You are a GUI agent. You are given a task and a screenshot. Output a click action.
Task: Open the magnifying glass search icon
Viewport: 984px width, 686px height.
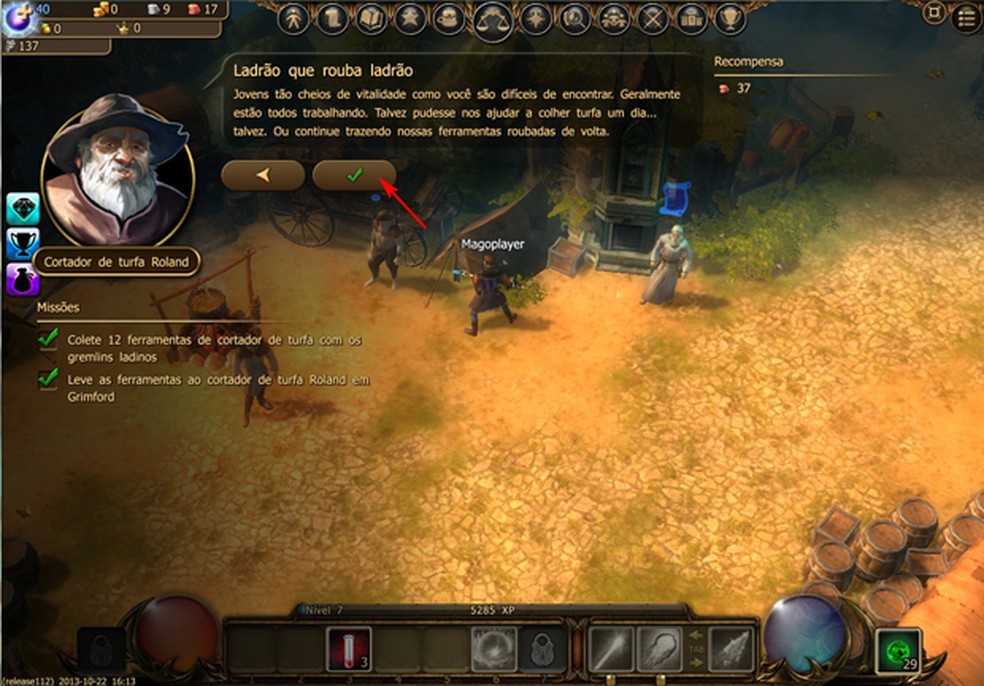[x=574, y=18]
